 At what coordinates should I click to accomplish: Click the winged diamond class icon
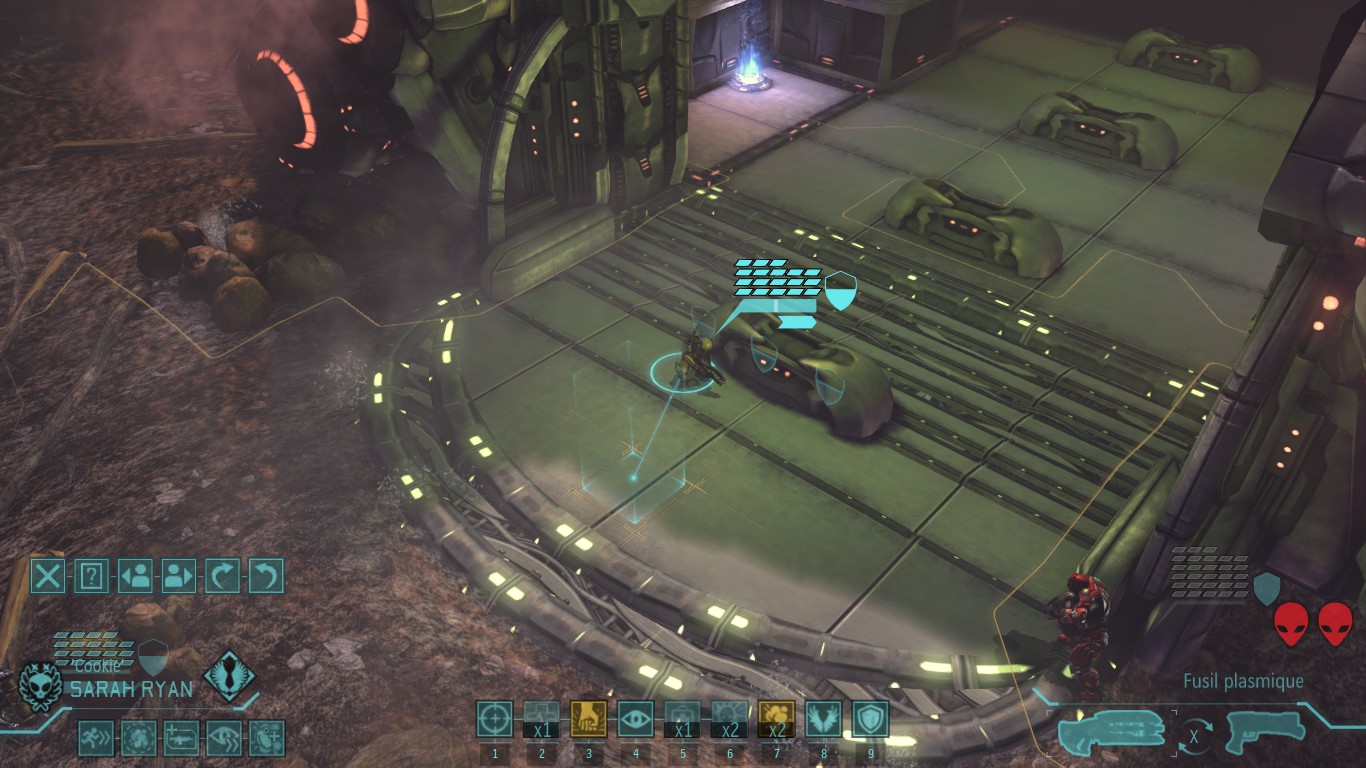tap(229, 675)
